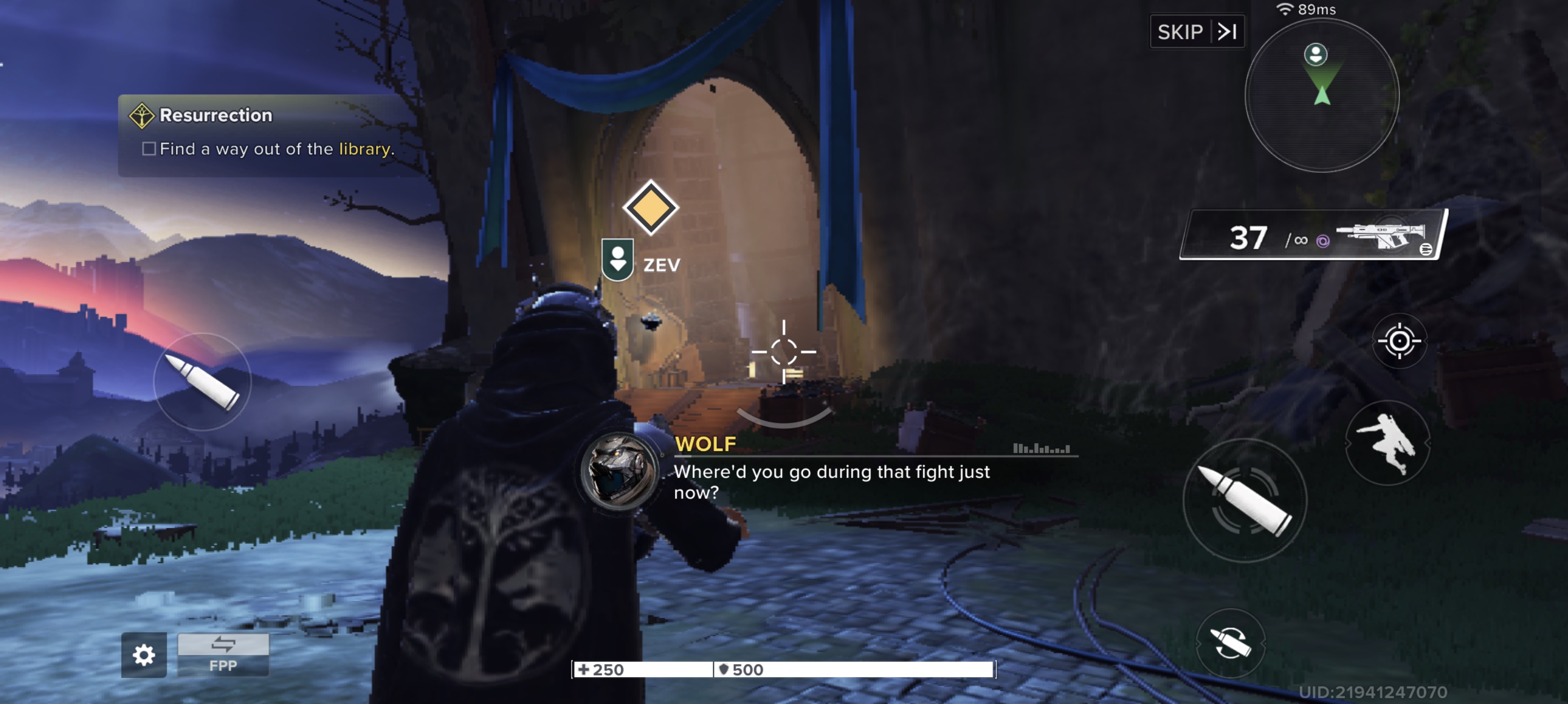
Task: Activate the jump button
Action: pos(1387,443)
